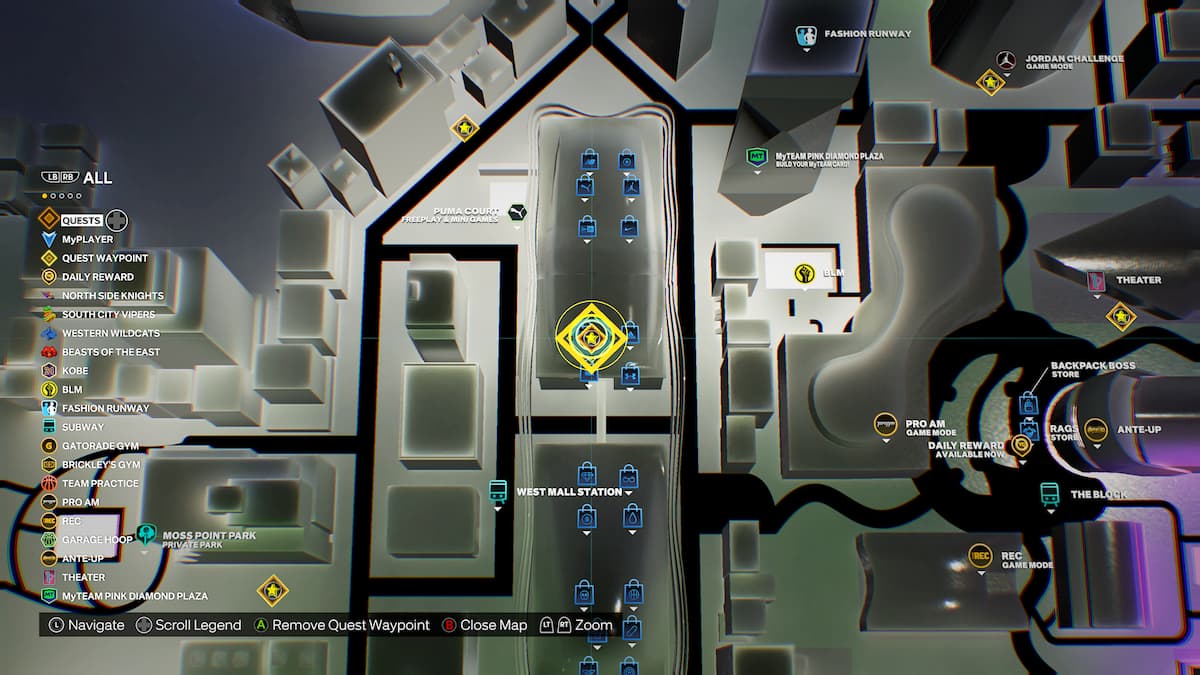Click the Fashion Runway map marker
Screen dimensions: 1200x675
807,36
